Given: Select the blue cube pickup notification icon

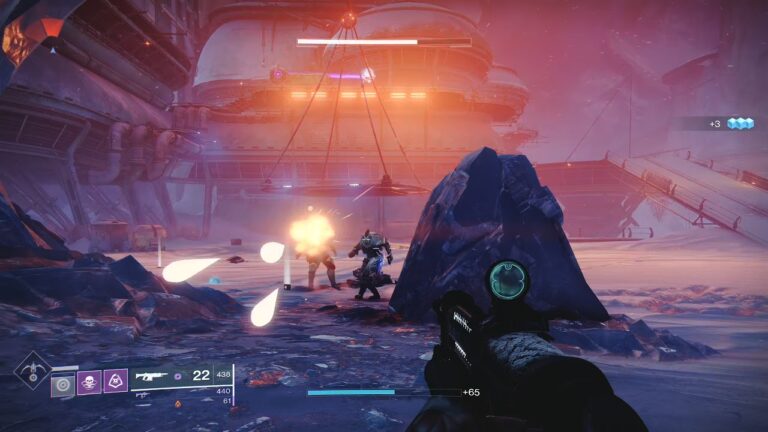Looking at the screenshot, I should point(740,123).
